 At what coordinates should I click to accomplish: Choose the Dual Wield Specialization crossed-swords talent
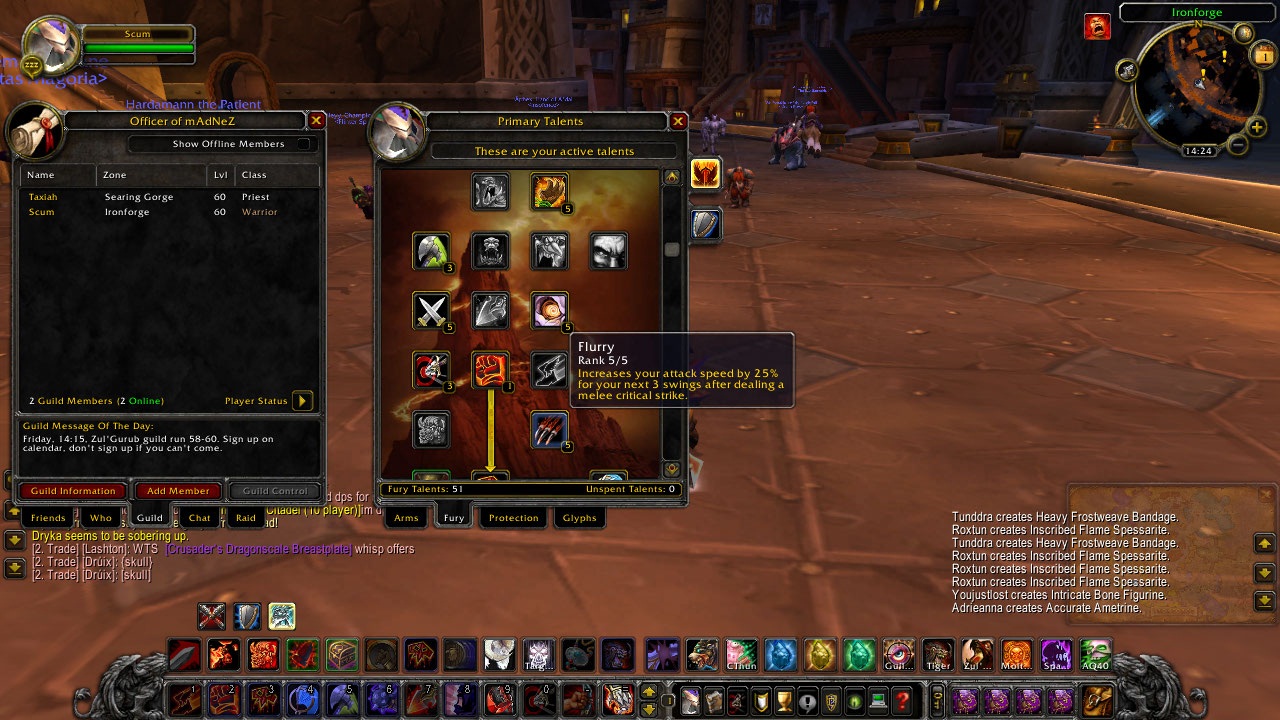click(x=431, y=311)
